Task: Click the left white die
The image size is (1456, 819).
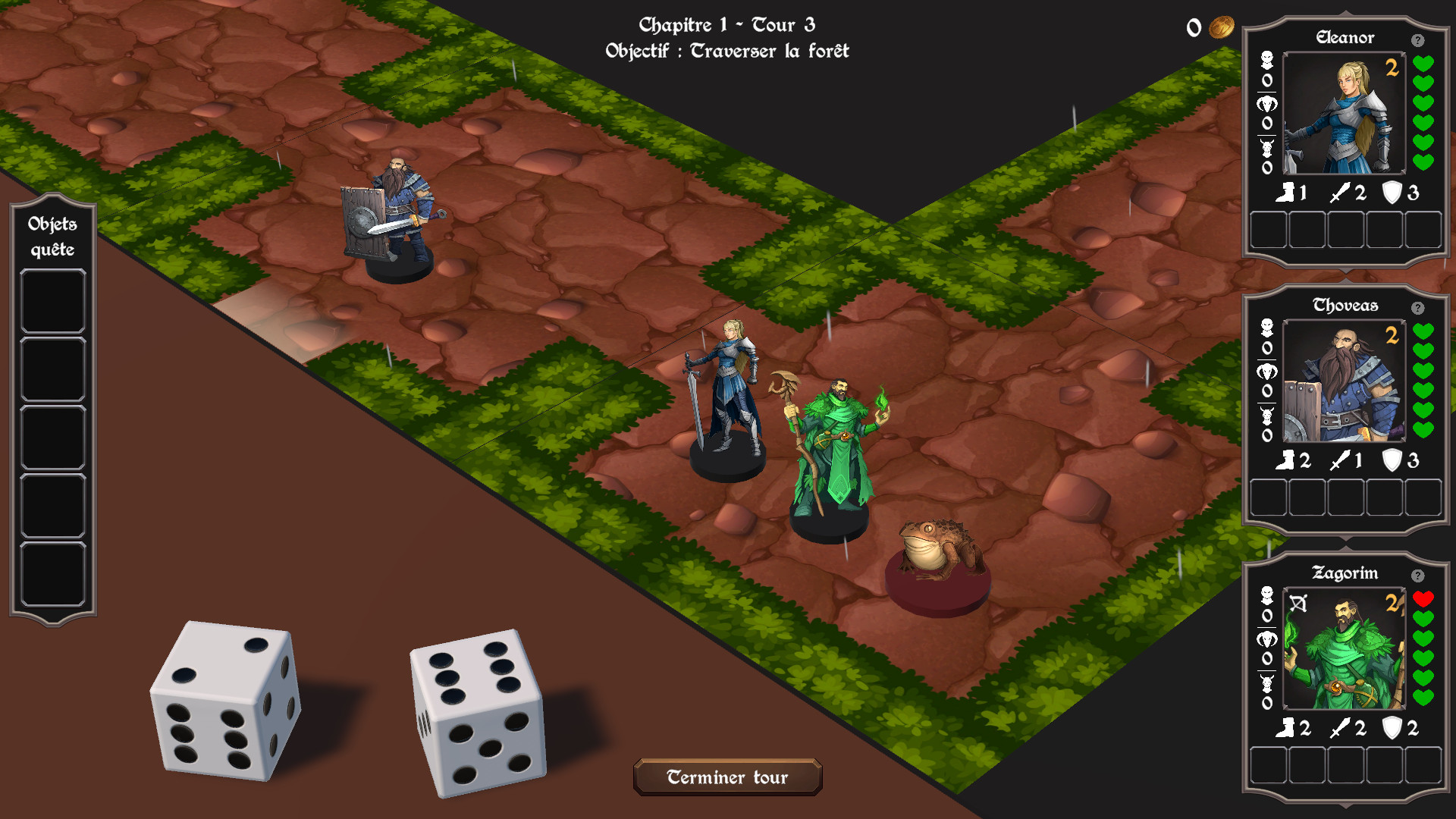Action: tap(224, 701)
